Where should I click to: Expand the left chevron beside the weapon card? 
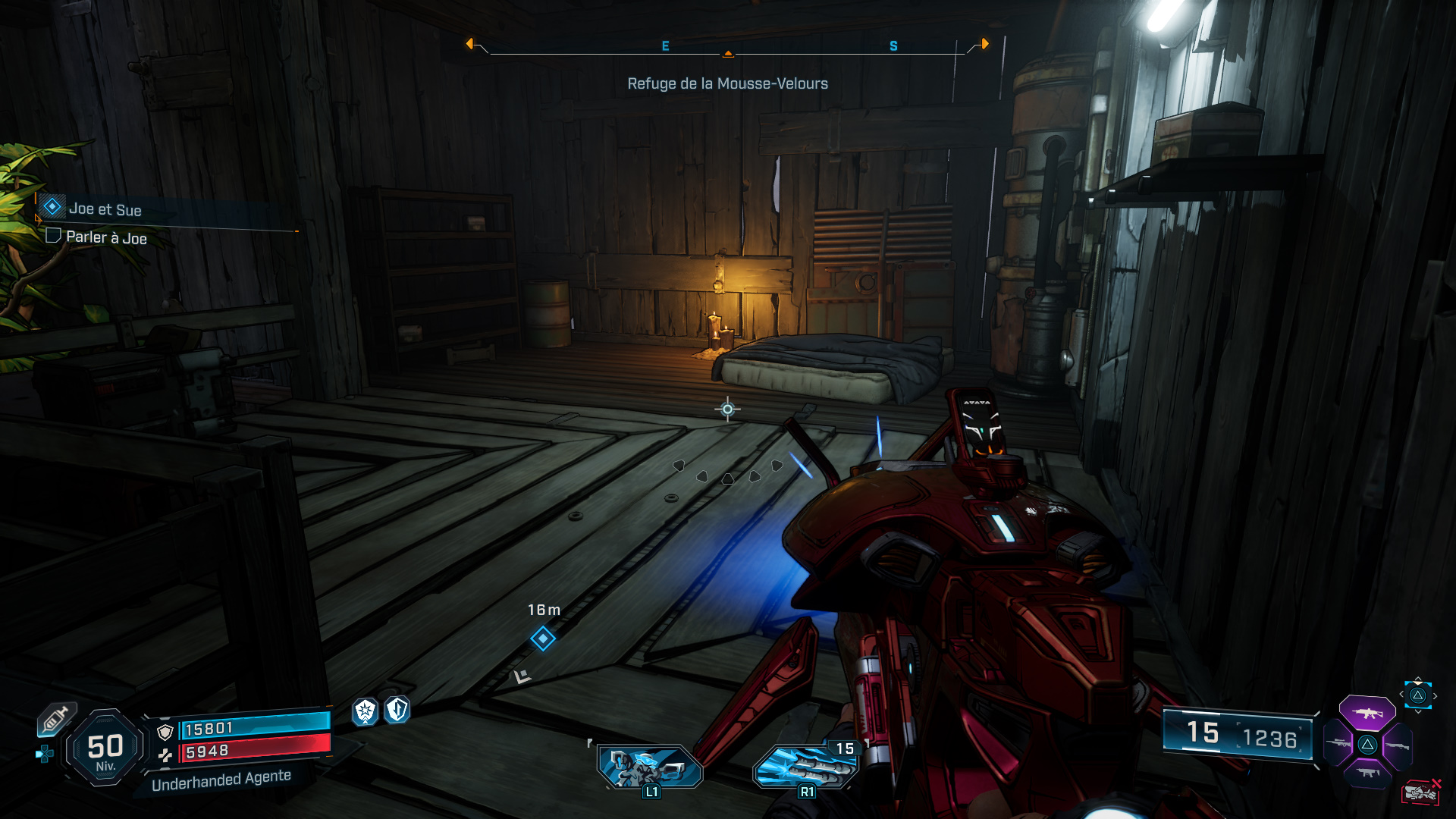1401,694
